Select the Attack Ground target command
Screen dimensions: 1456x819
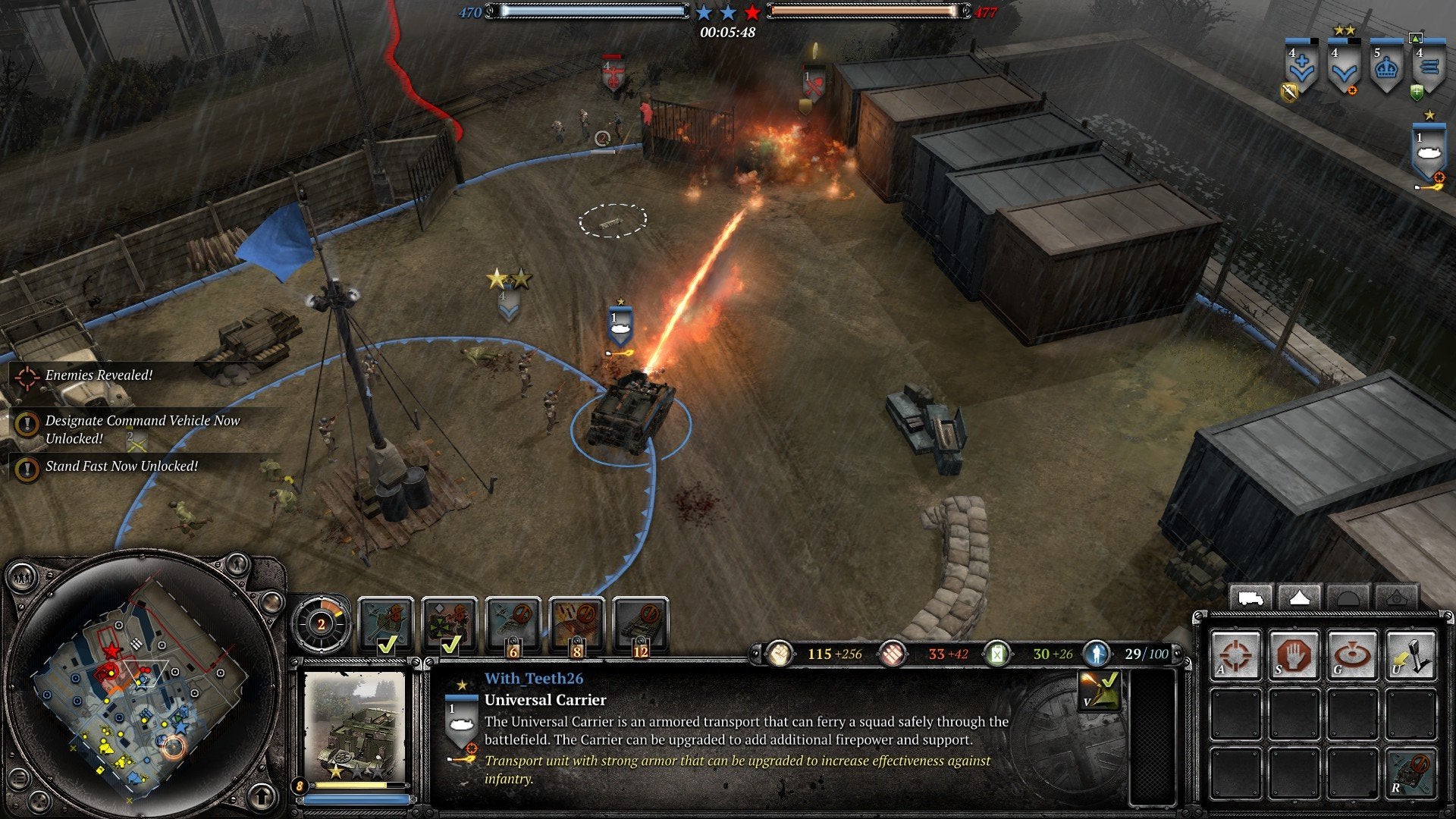(x=1351, y=653)
